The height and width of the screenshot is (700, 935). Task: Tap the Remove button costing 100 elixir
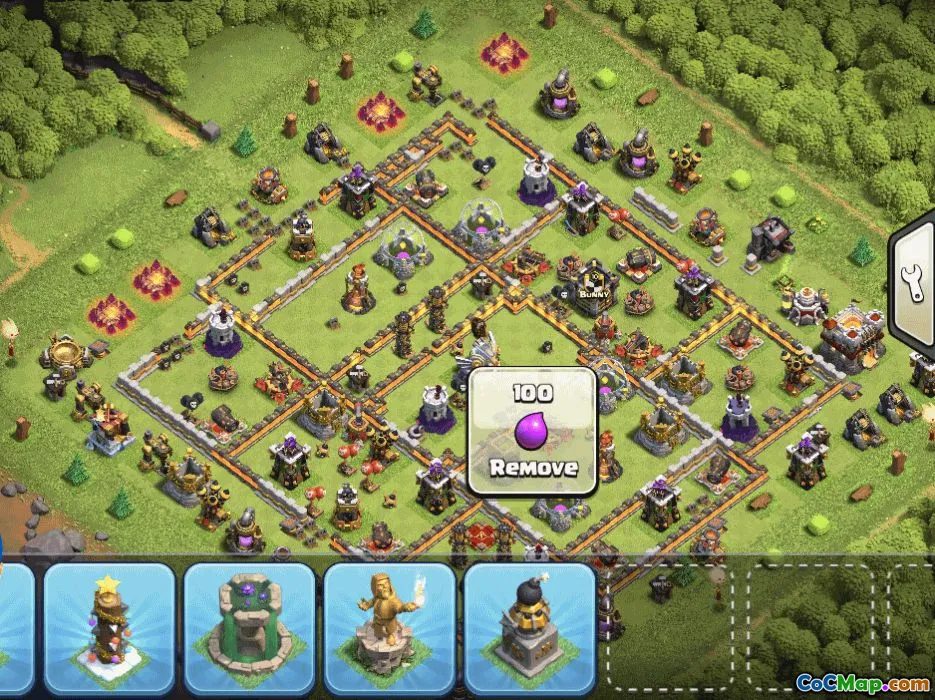tap(532, 432)
